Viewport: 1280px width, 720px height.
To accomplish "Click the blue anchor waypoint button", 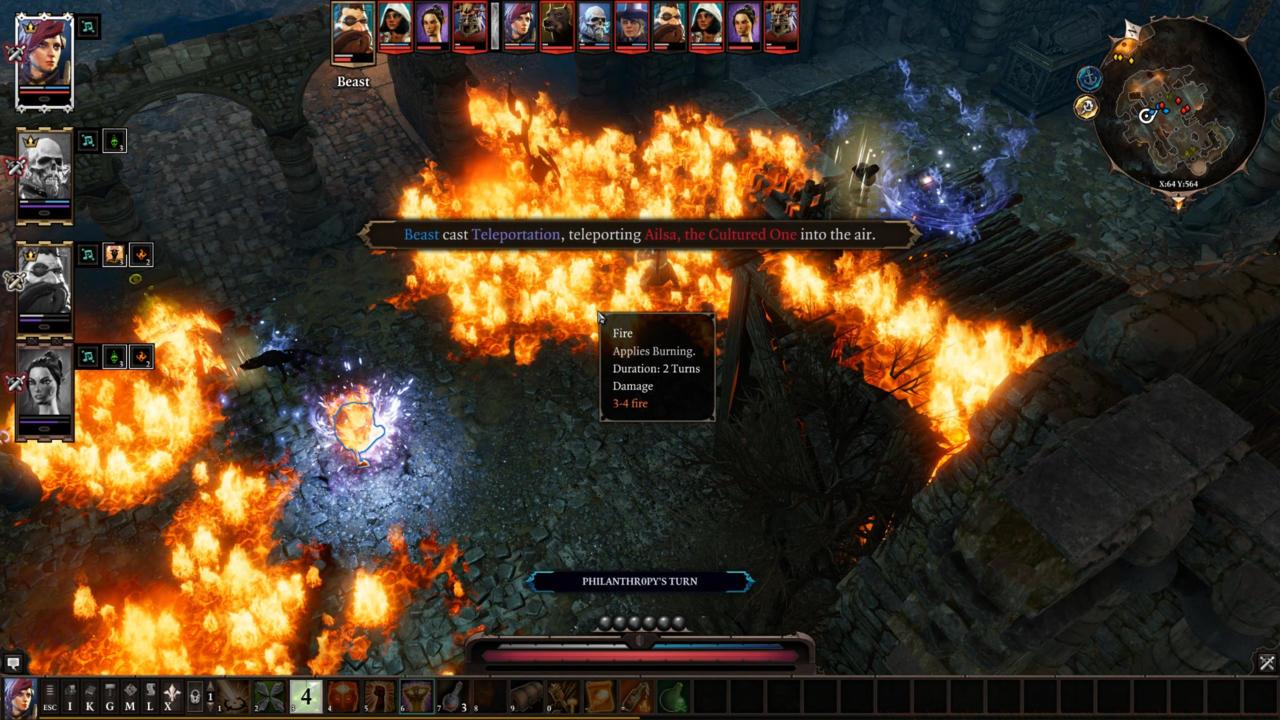I will (x=1089, y=78).
